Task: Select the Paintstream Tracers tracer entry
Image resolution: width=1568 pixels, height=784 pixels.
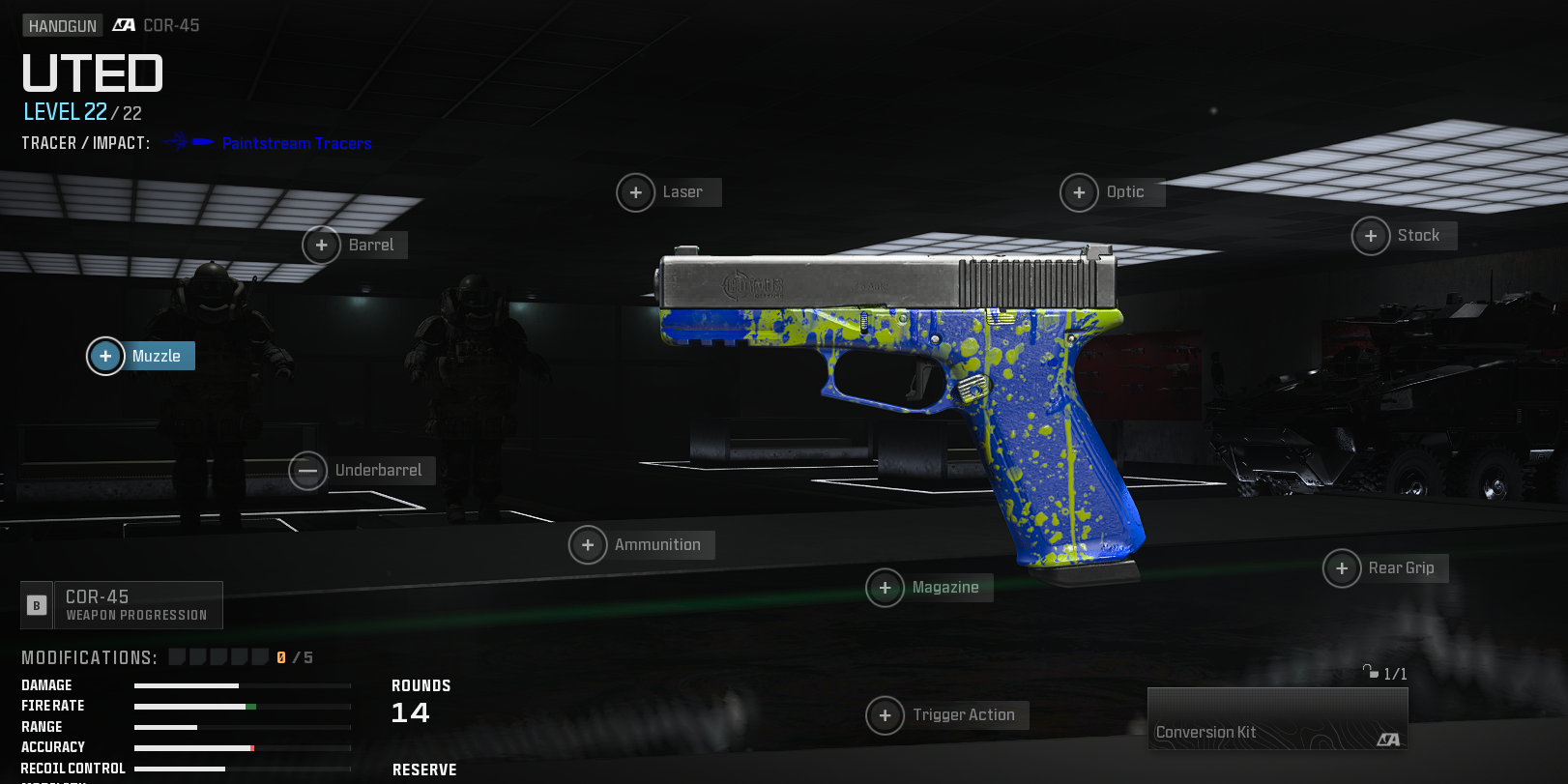Action: 296,143
